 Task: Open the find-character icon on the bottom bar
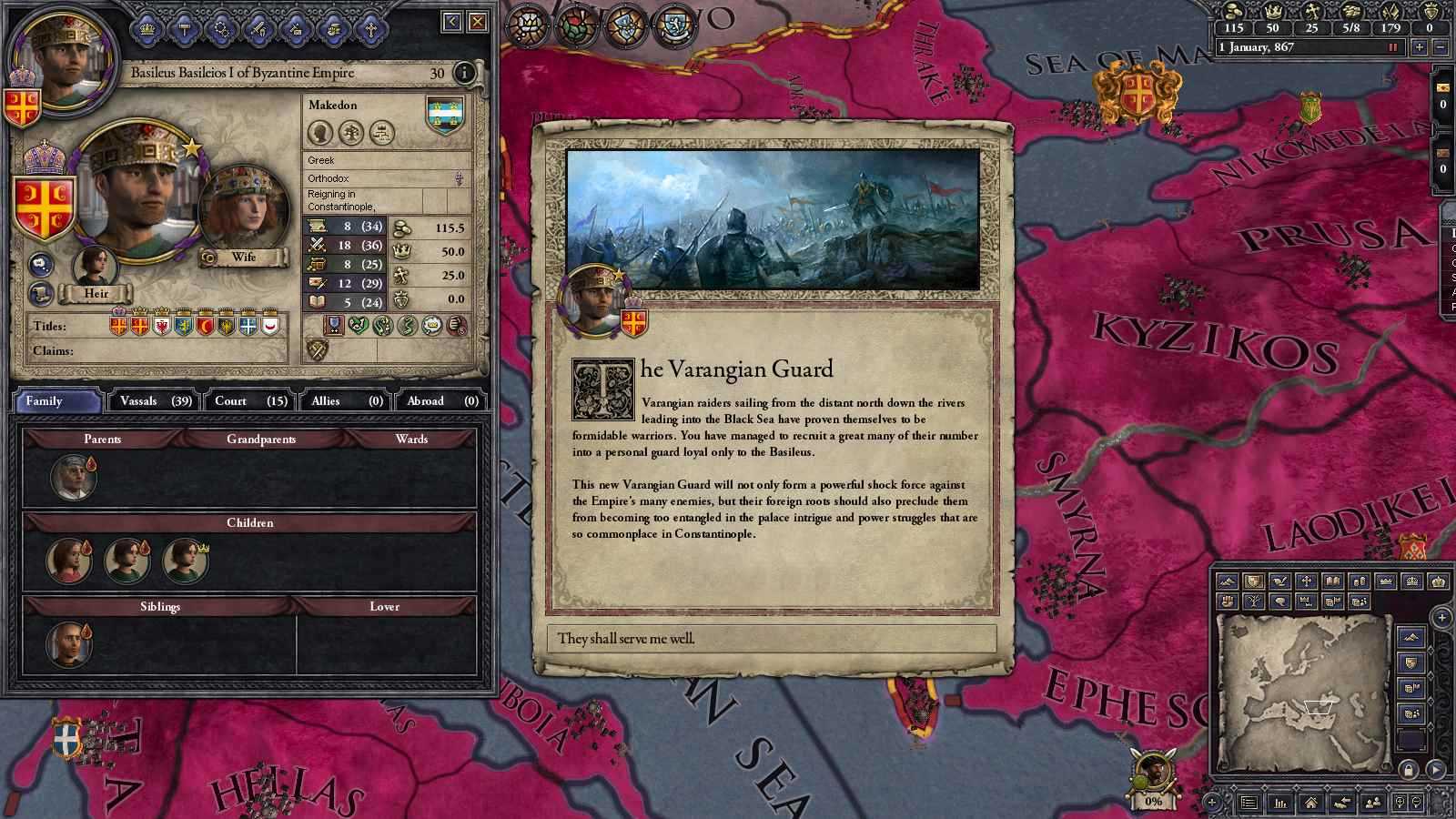tap(1372, 804)
